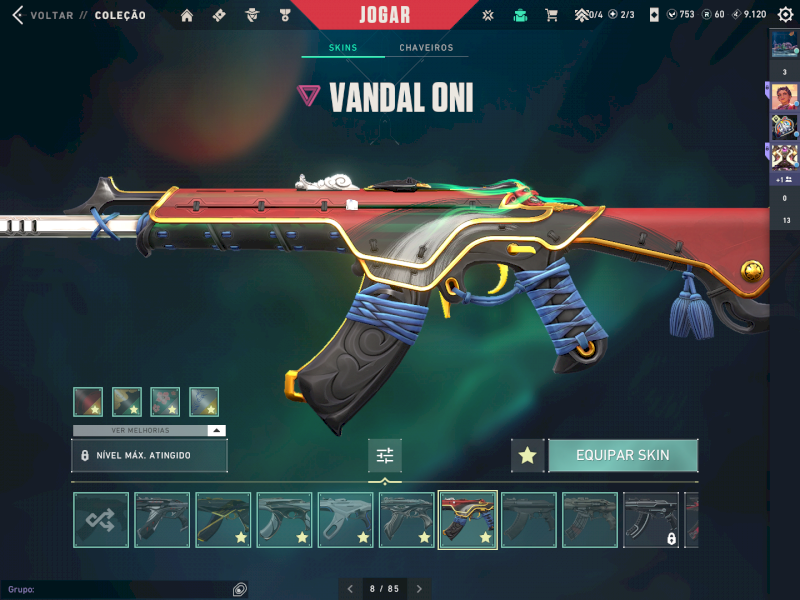Go back with the Voltar arrow

pyautogui.click(x=17, y=15)
